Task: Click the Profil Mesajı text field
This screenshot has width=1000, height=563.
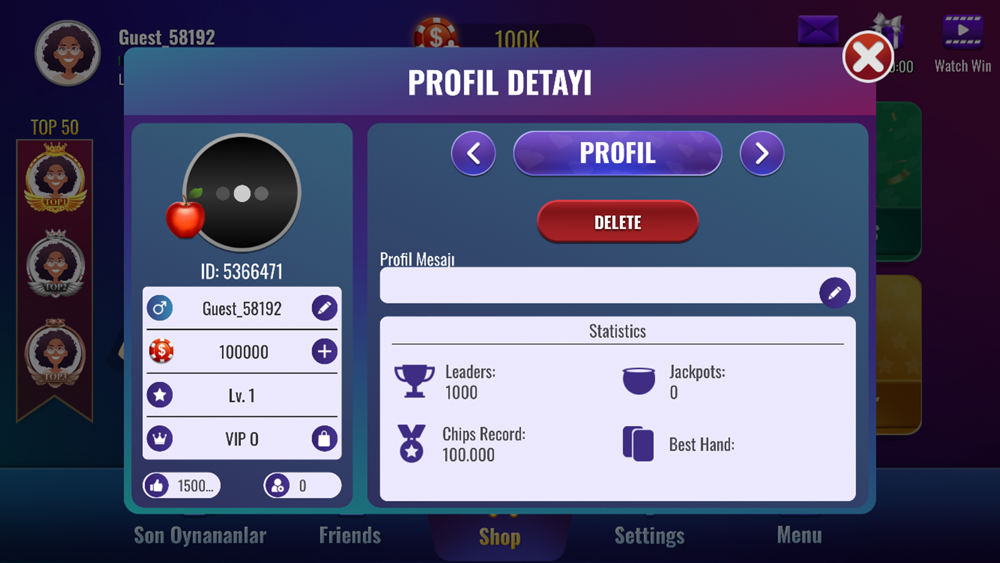Action: click(x=598, y=287)
